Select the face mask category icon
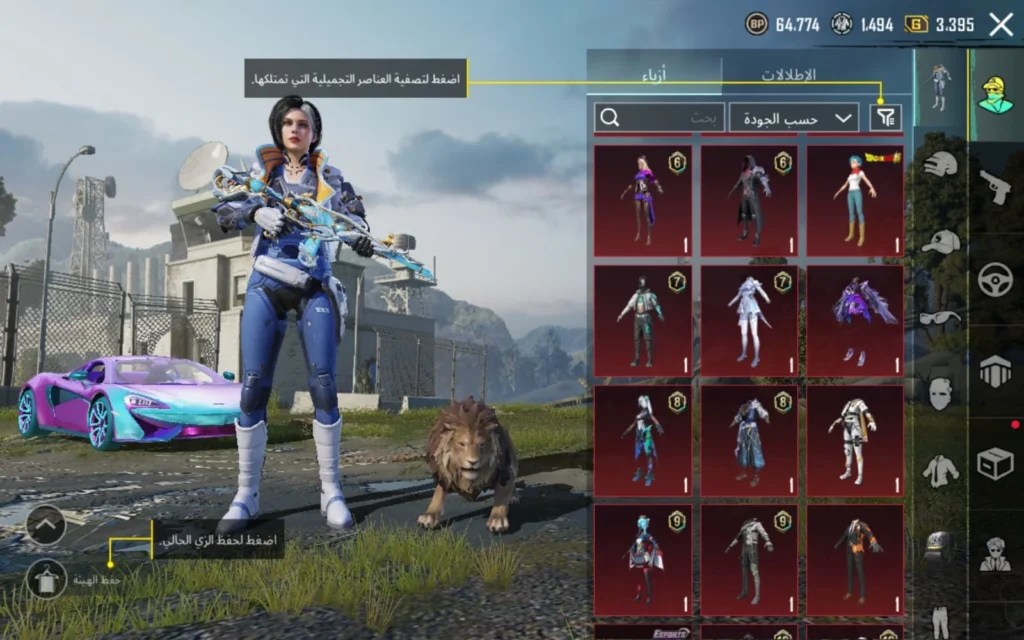This screenshot has width=1024, height=640. 940,393
